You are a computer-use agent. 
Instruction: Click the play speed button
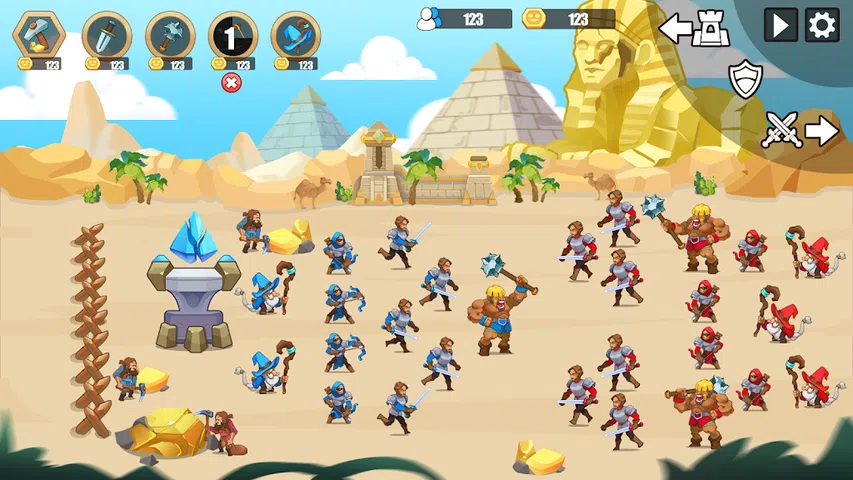click(x=781, y=25)
